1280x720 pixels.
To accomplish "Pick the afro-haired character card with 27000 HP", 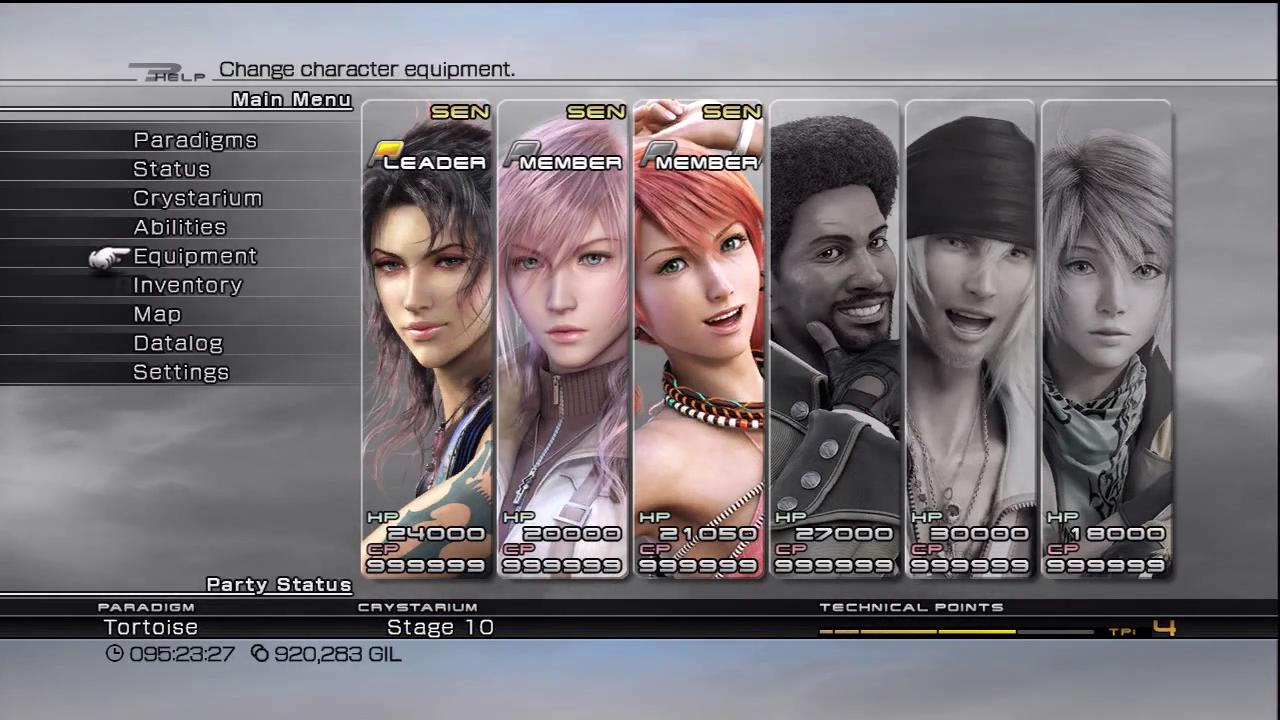I will (835, 340).
